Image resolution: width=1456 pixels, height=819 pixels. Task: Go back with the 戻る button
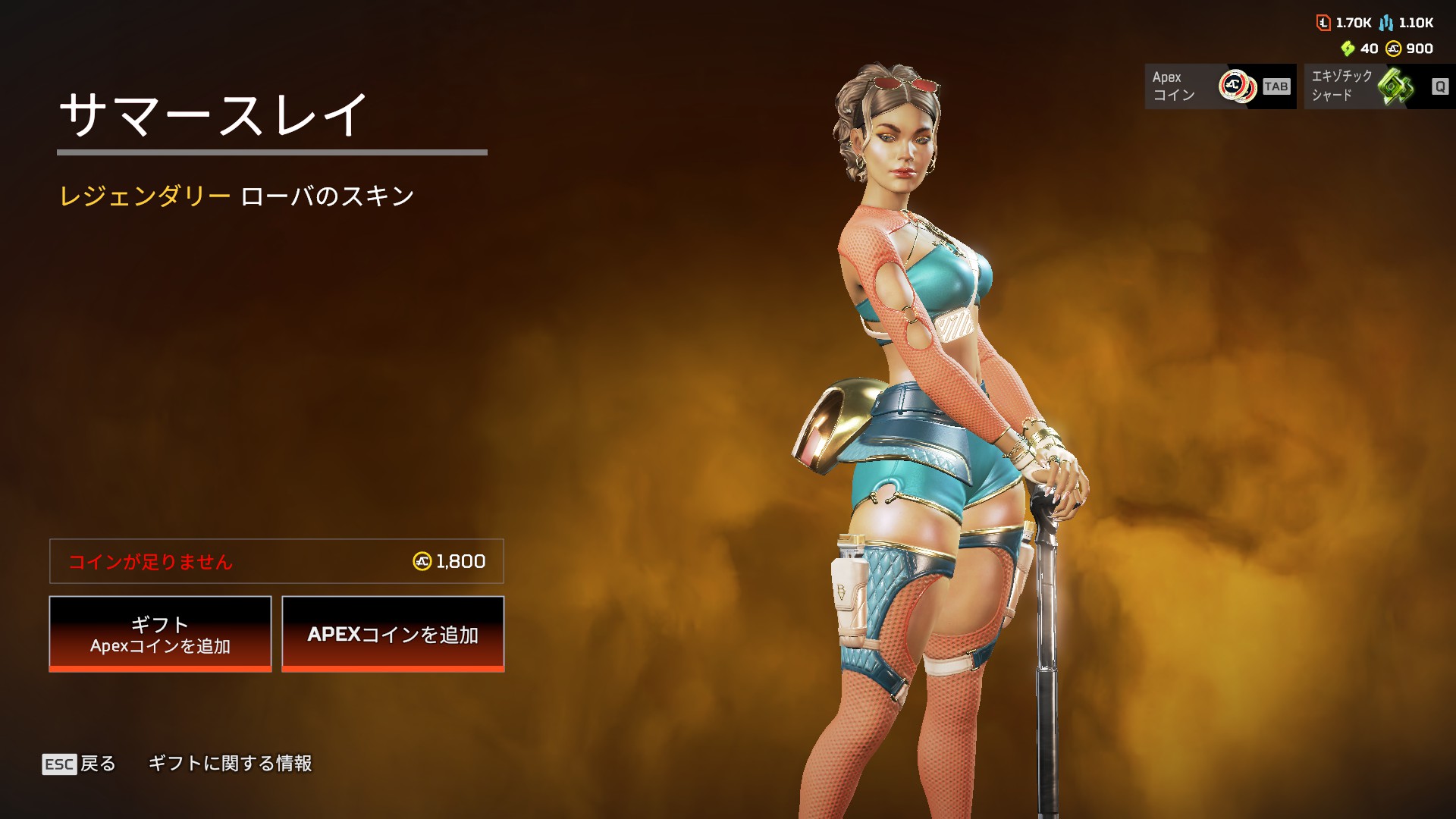point(80,764)
